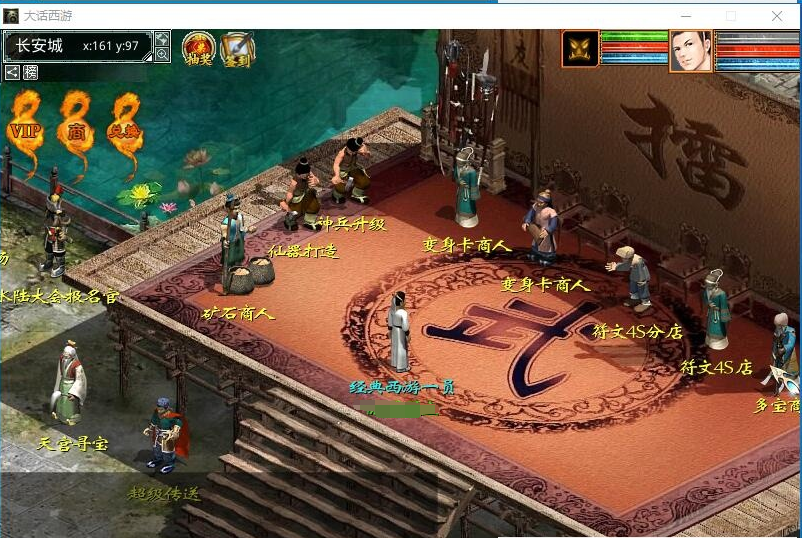Image resolution: width=802 pixels, height=538 pixels.
Task: Open the player character portrait
Action: (x=691, y=50)
